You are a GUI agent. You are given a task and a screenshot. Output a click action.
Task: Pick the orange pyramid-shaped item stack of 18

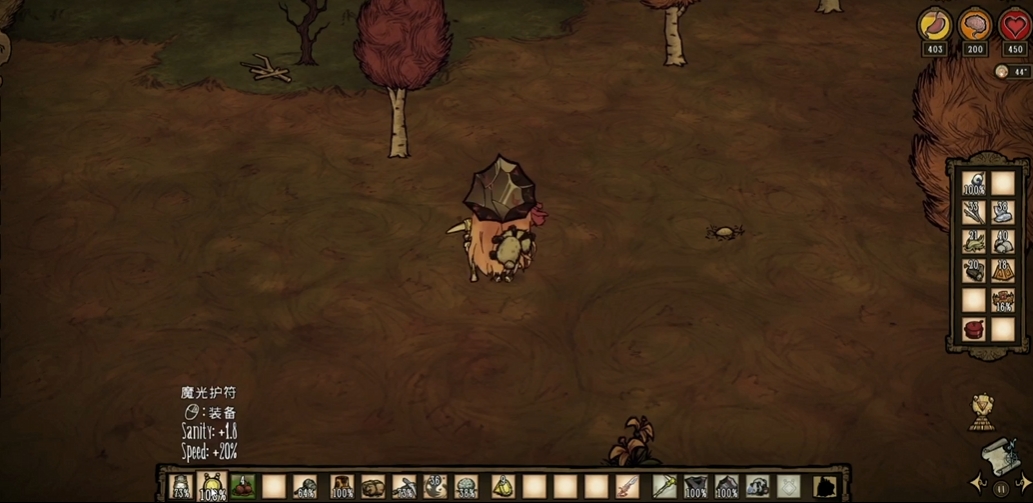1002,270
